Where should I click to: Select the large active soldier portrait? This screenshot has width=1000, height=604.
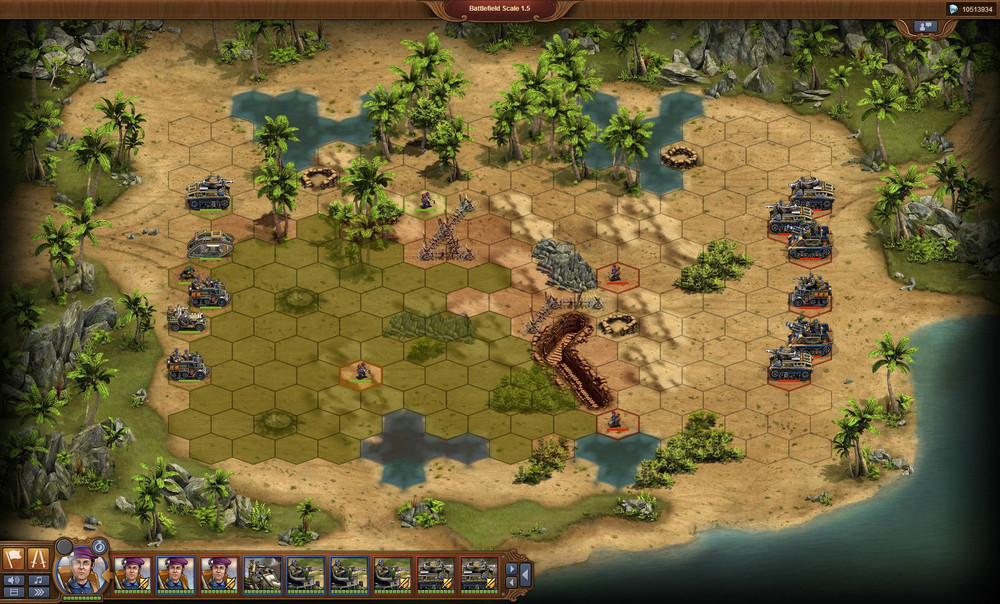tap(82, 572)
